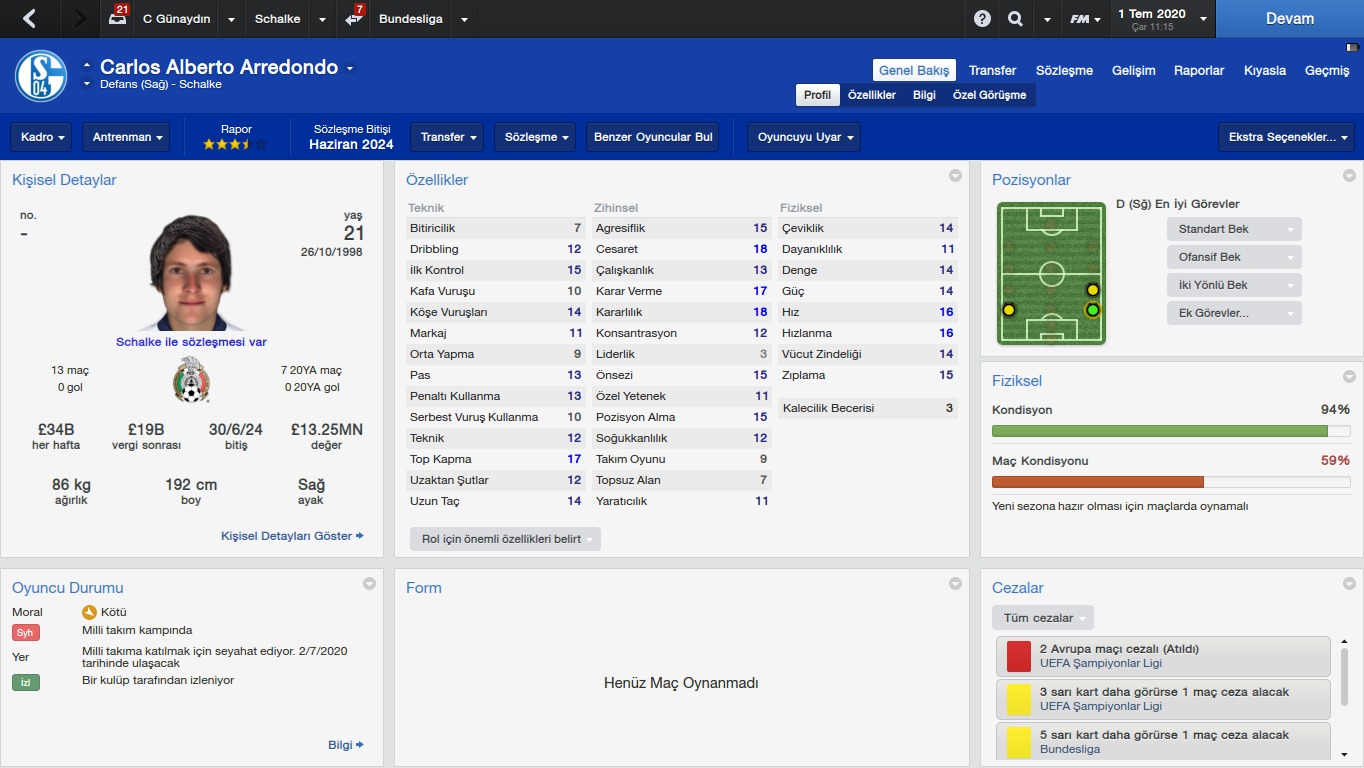Screen dimensions: 1364x768
Task: Open the FM game menu
Action: point(1084,19)
